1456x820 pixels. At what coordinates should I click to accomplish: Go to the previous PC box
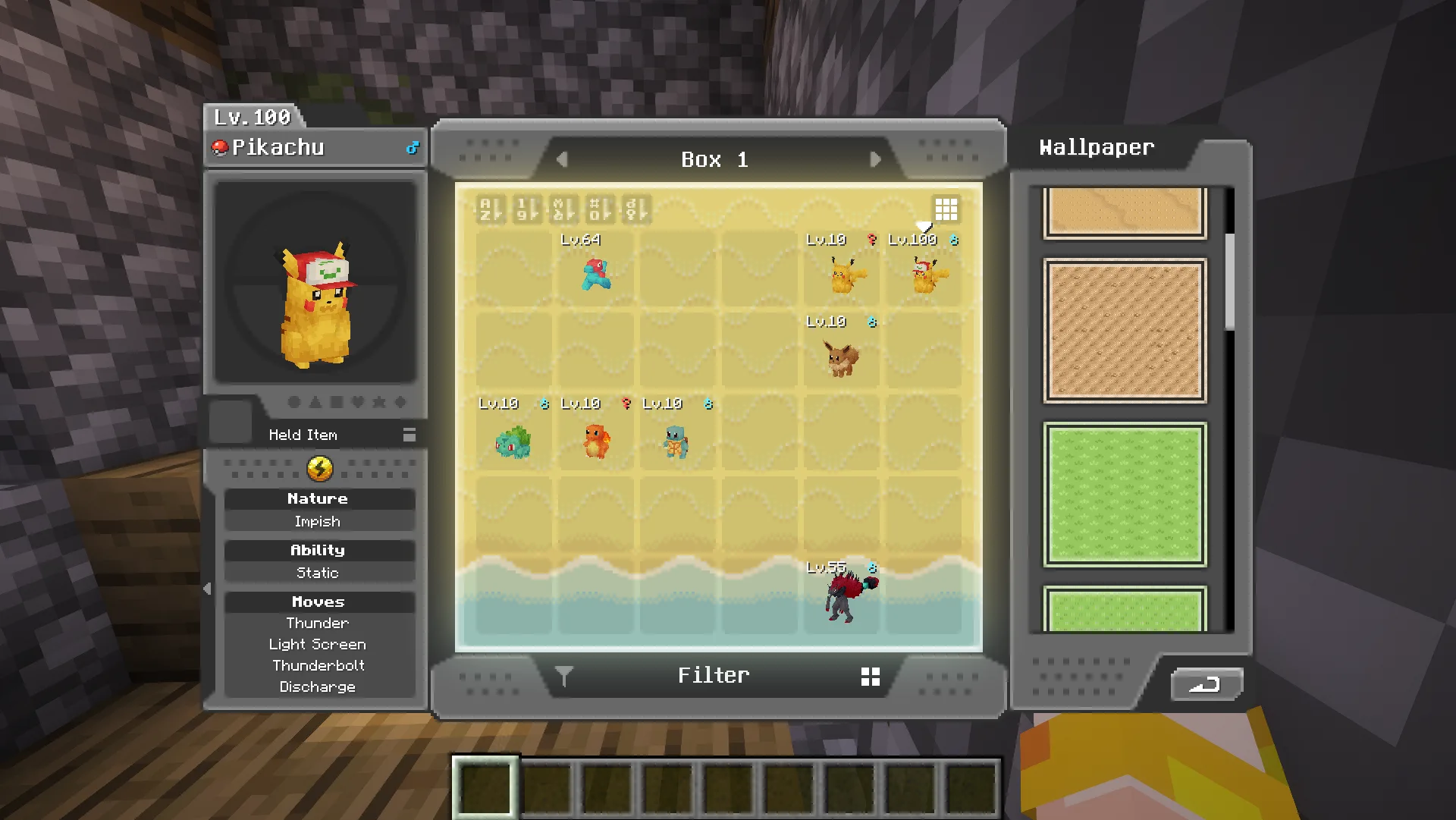[x=562, y=159]
